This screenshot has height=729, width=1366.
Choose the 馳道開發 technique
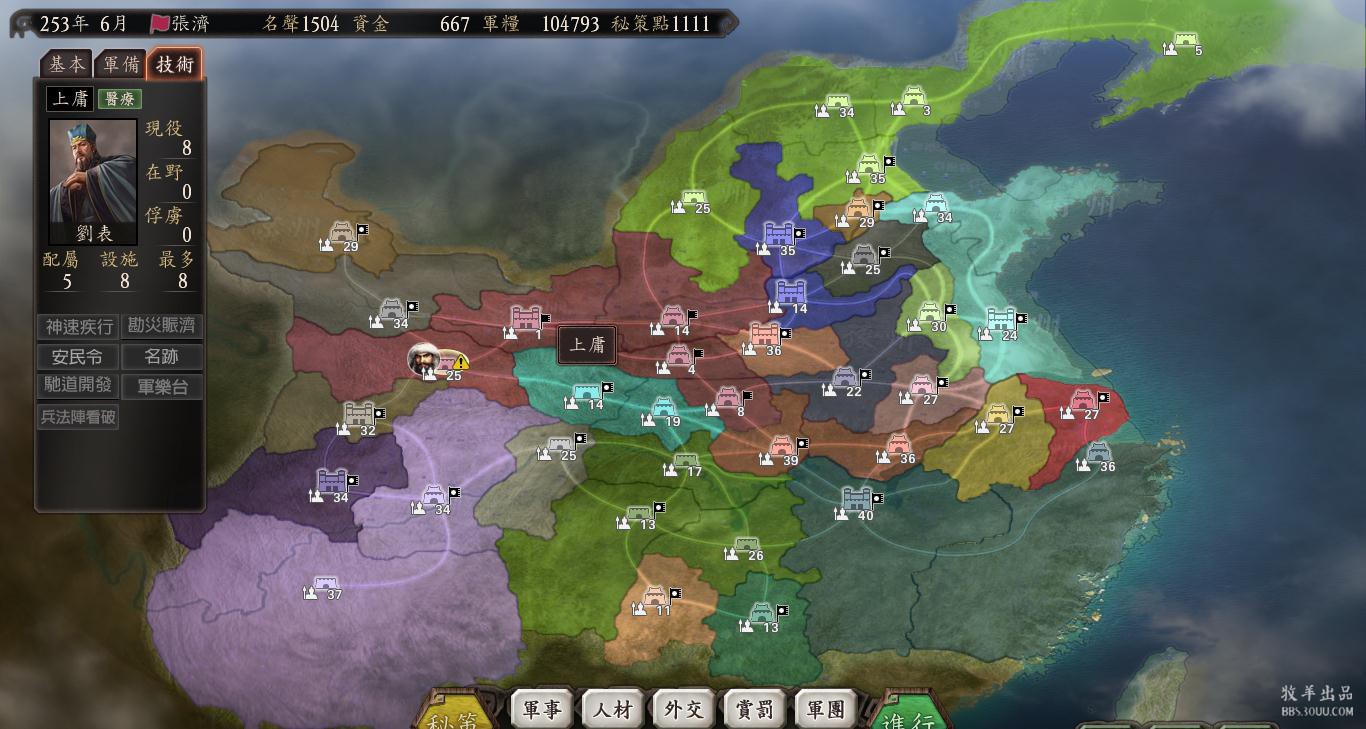(x=78, y=386)
